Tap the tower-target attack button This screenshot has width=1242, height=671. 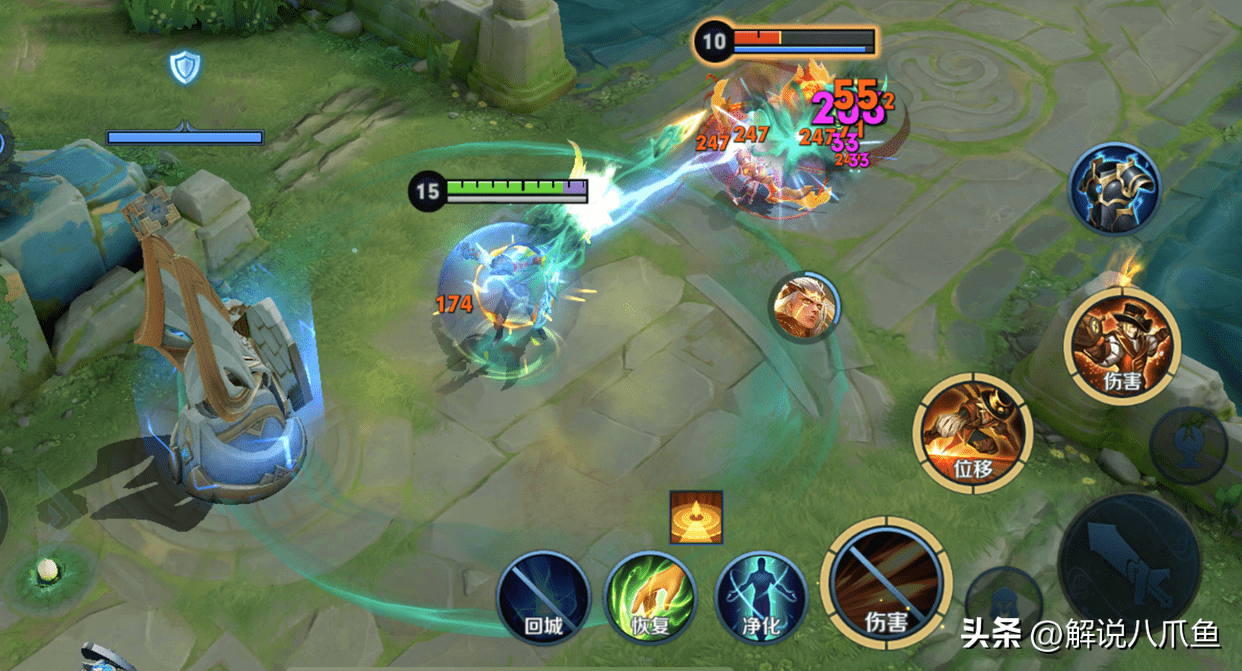(x=1188, y=445)
